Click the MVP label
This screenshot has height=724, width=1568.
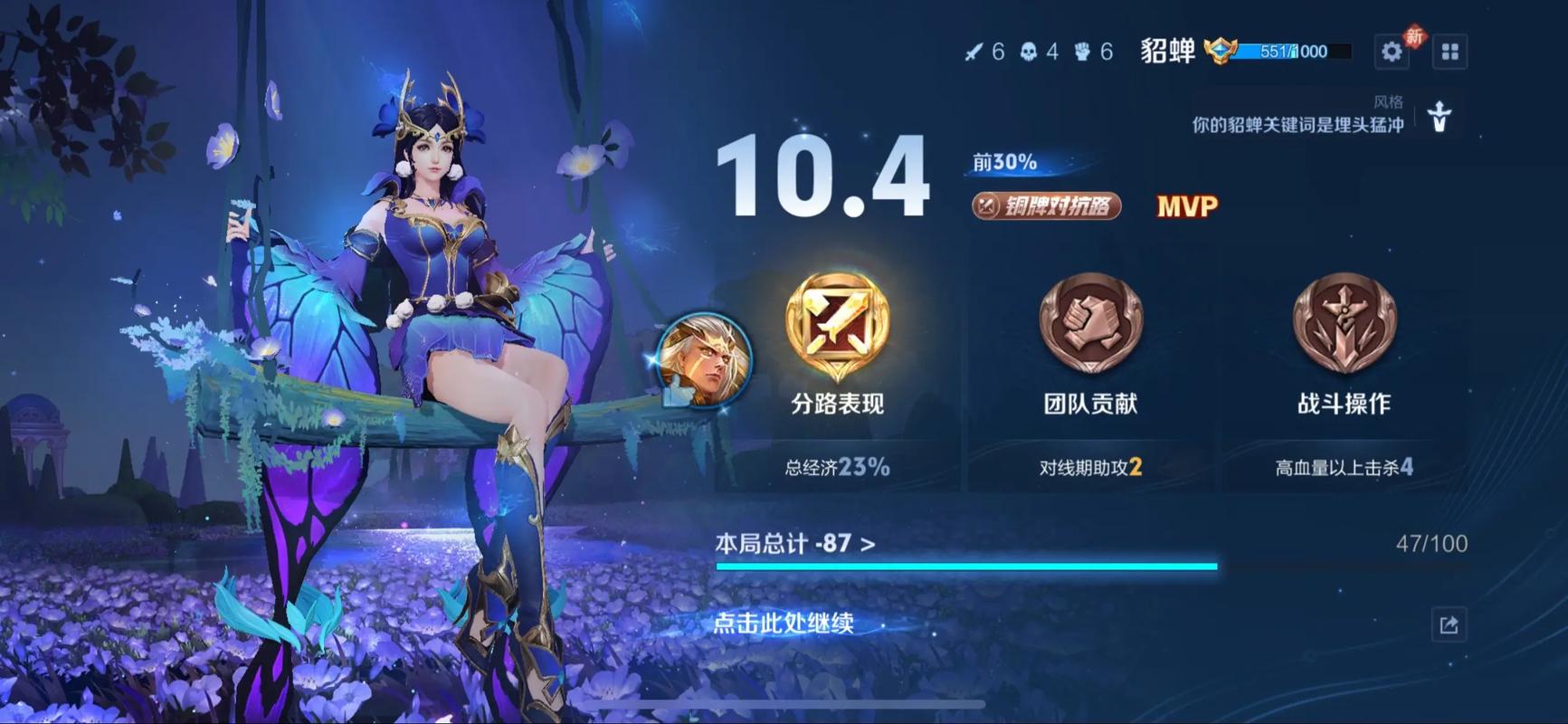1185,207
